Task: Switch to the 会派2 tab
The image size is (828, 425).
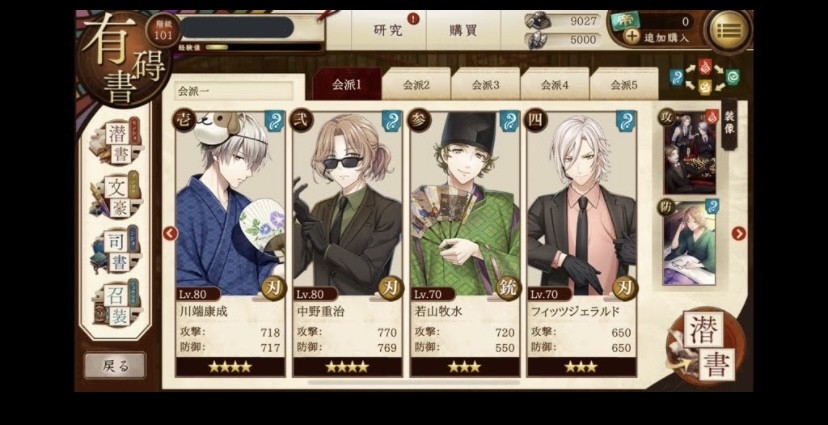Action: tap(415, 85)
